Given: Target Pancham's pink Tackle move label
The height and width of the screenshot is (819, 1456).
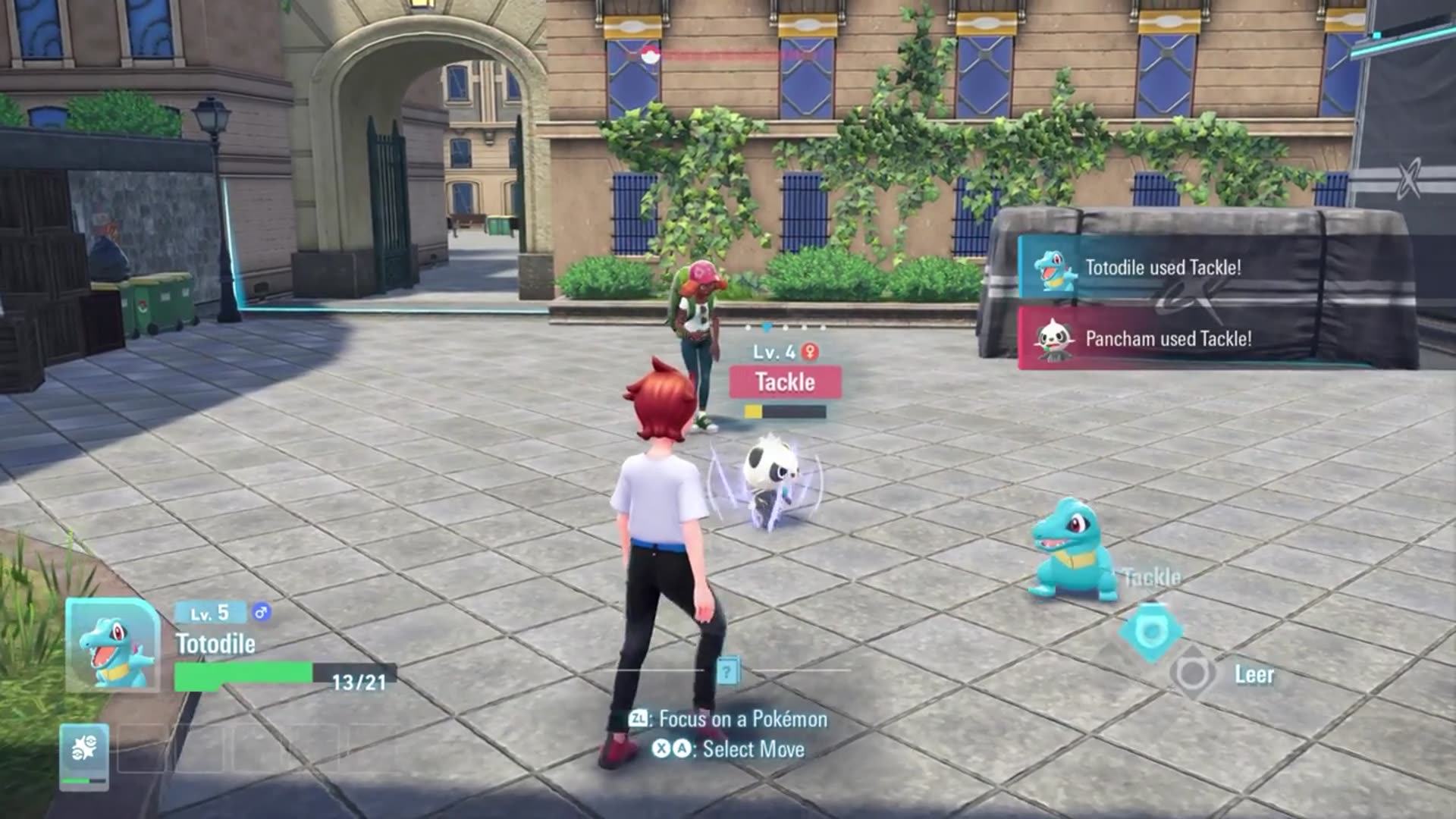Looking at the screenshot, I should pos(785,382).
